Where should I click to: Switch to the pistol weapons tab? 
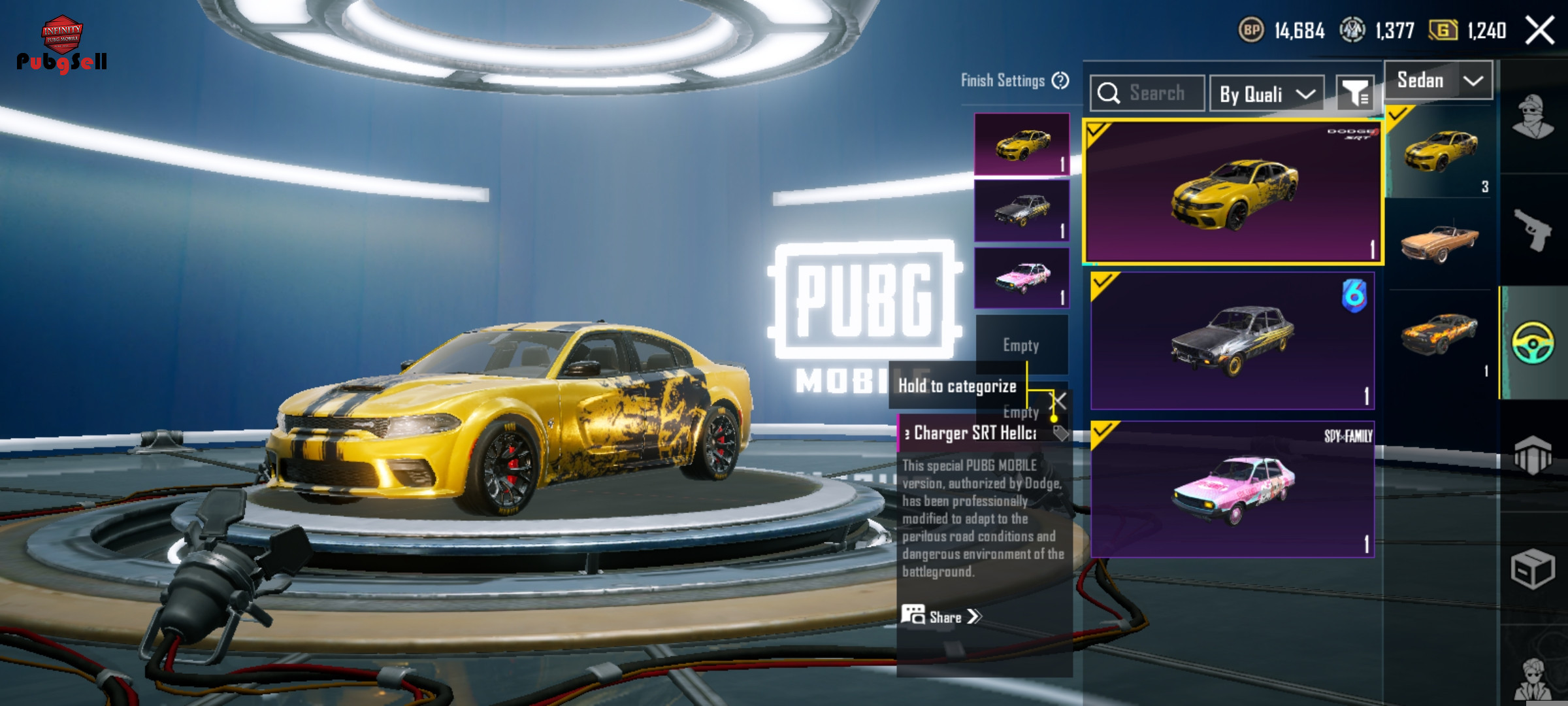click(x=1533, y=230)
